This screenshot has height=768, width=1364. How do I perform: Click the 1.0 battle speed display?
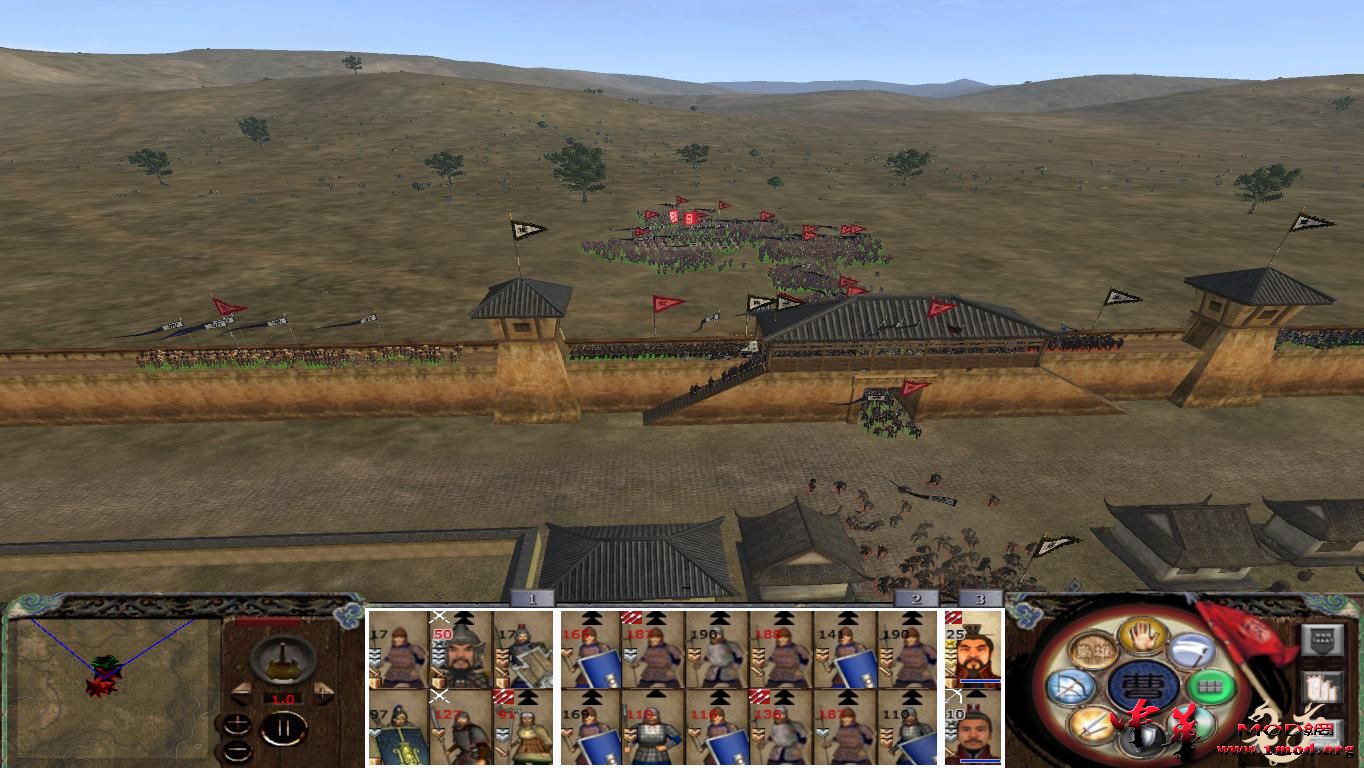(283, 698)
